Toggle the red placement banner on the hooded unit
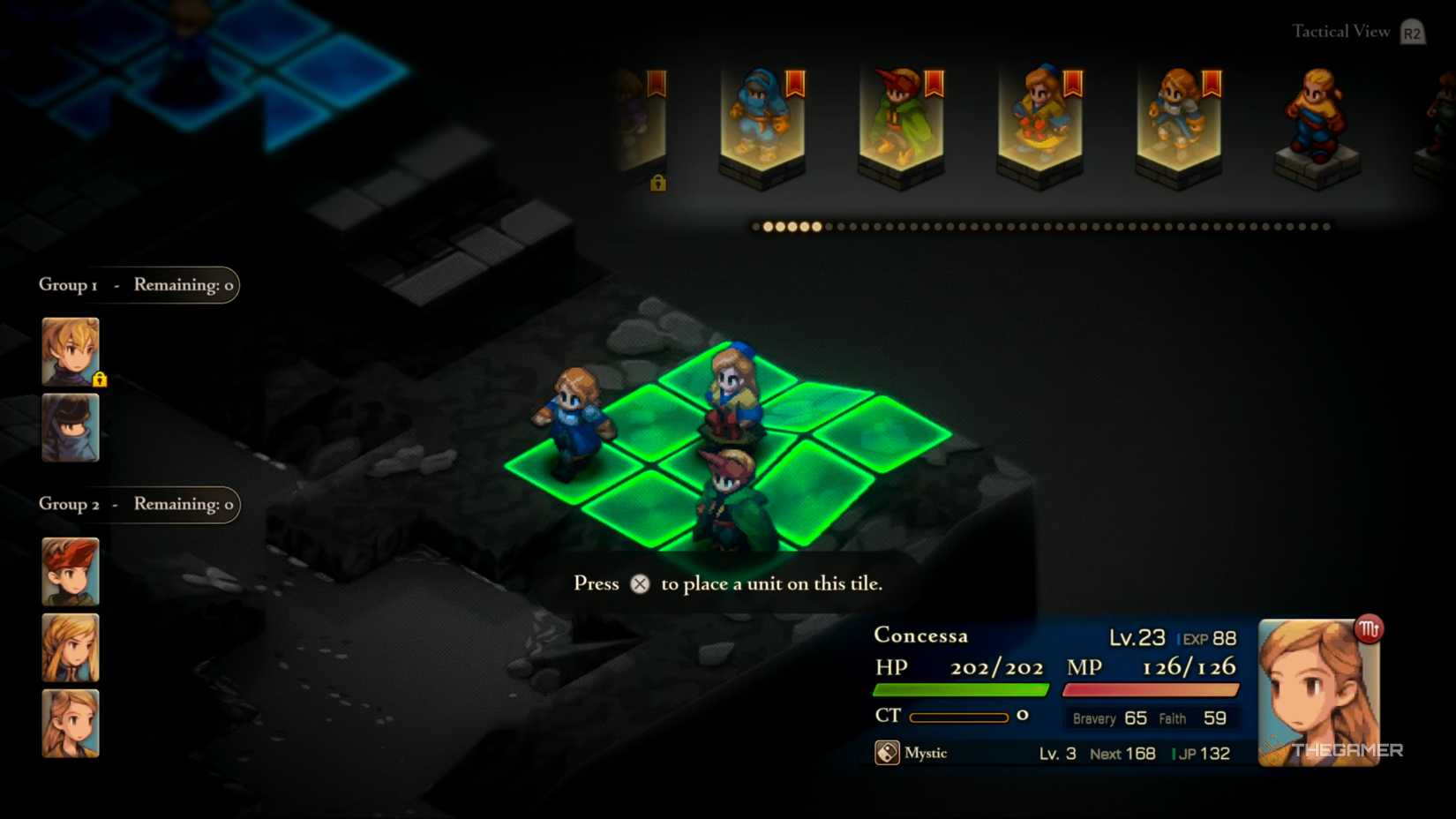The image size is (1456, 819). tap(793, 83)
